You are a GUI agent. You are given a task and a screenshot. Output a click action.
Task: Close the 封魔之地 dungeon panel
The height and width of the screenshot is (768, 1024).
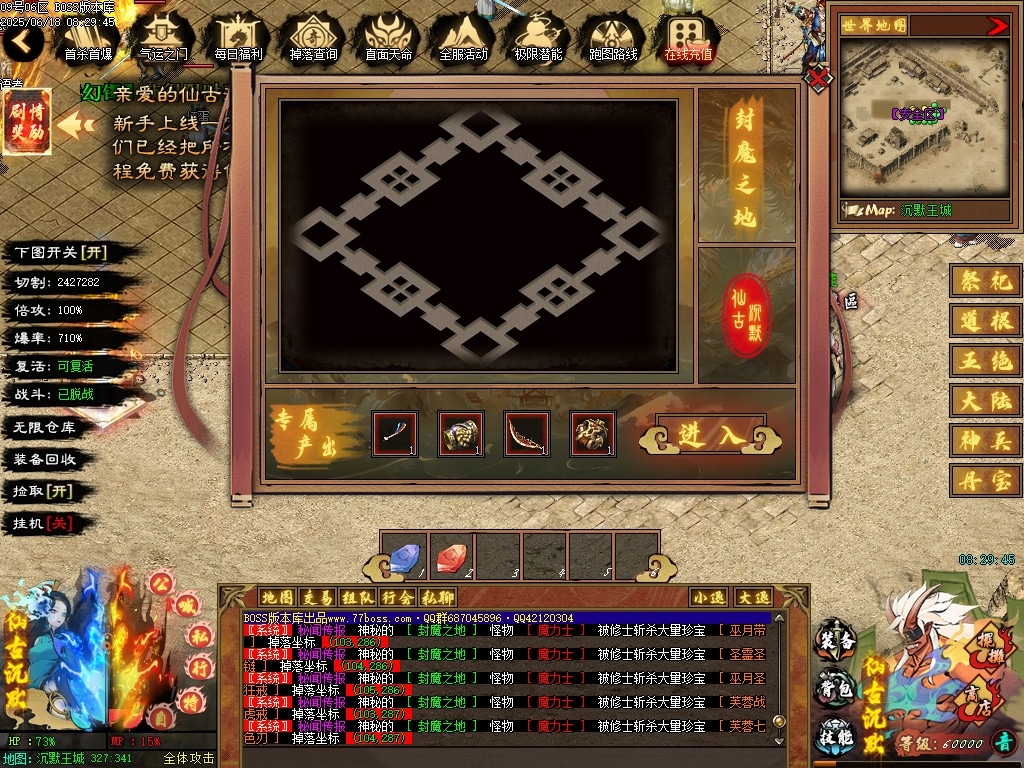pyautogui.click(x=819, y=76)
